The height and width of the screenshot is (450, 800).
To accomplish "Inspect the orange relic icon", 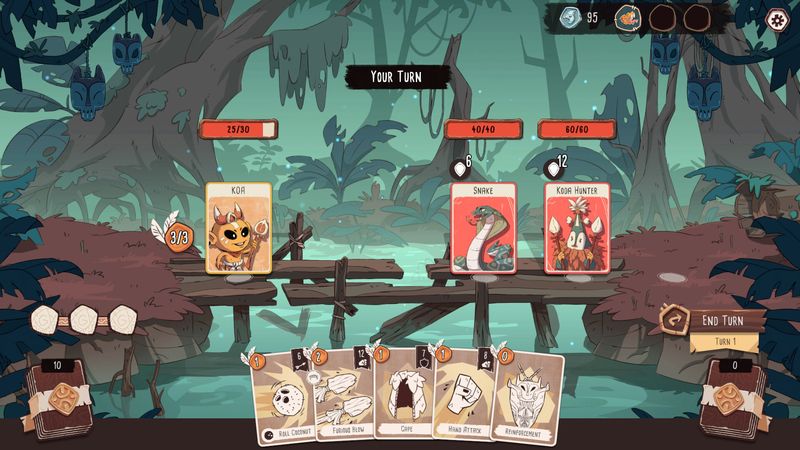I will 627,17.
